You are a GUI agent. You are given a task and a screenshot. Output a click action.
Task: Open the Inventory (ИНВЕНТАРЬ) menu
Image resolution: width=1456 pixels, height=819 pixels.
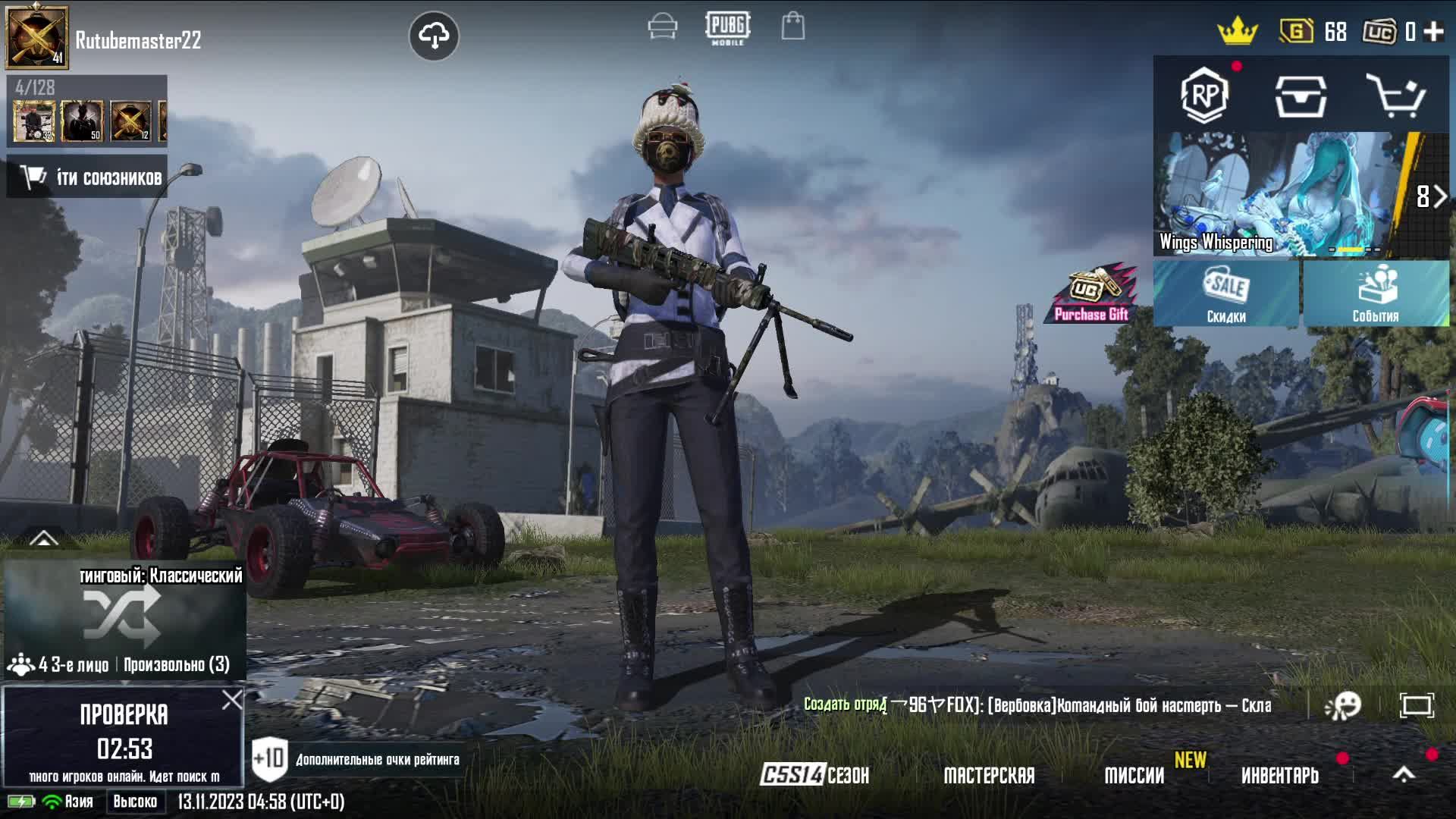tap(1280, 775)
